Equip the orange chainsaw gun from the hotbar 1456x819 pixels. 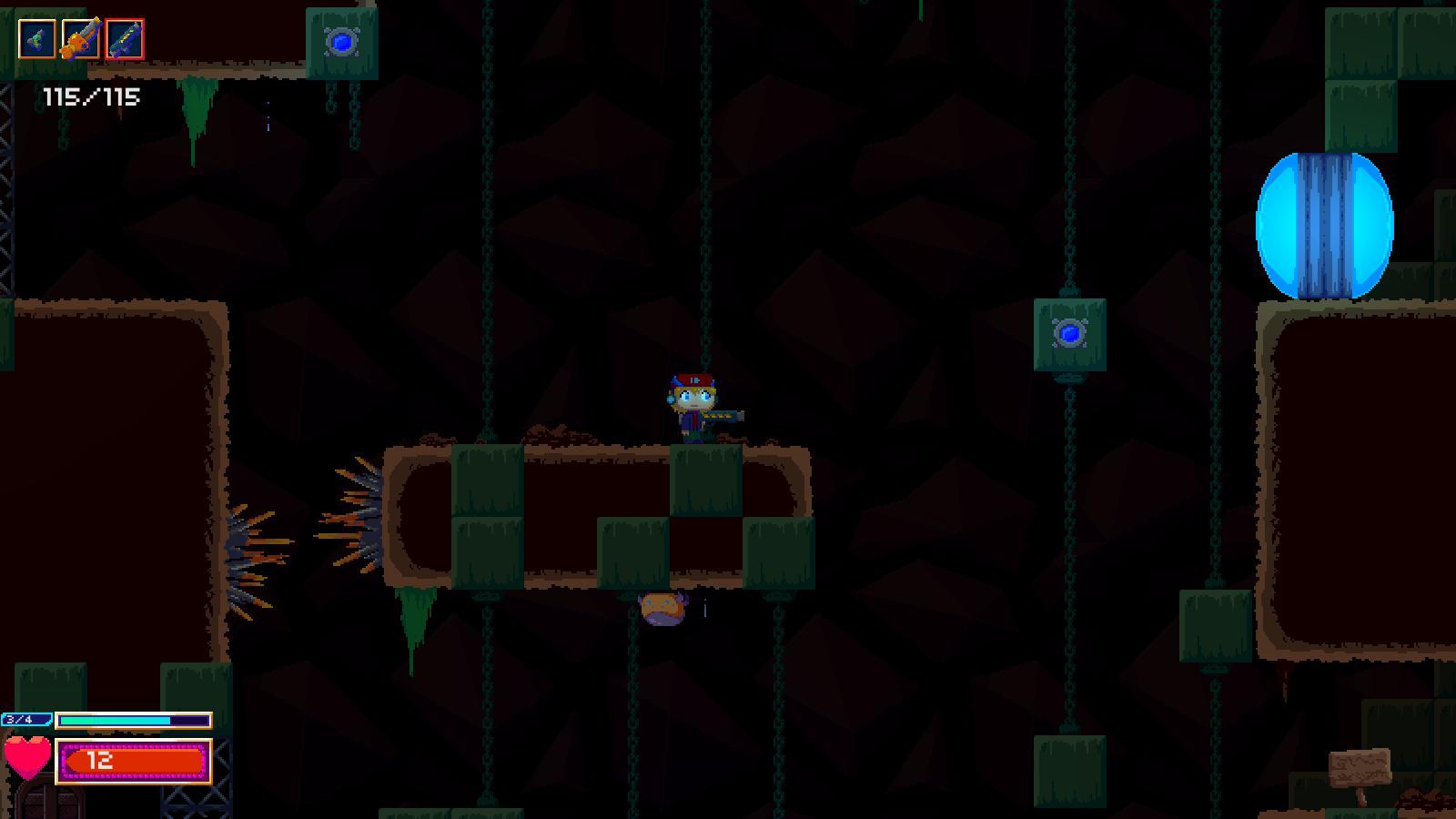click(x=80, y=38)
